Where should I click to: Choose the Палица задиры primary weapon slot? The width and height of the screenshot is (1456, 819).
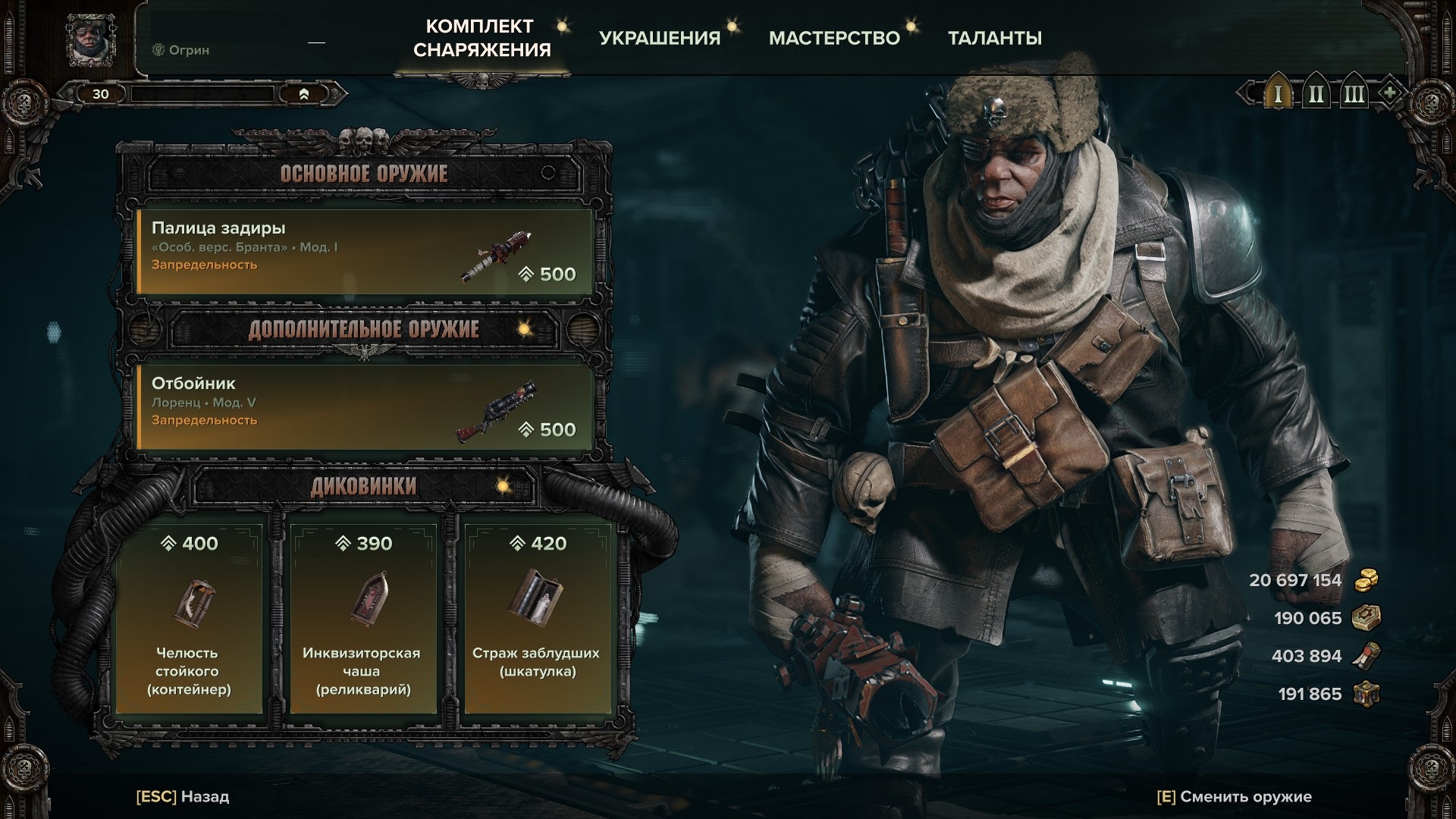point(364,251)
